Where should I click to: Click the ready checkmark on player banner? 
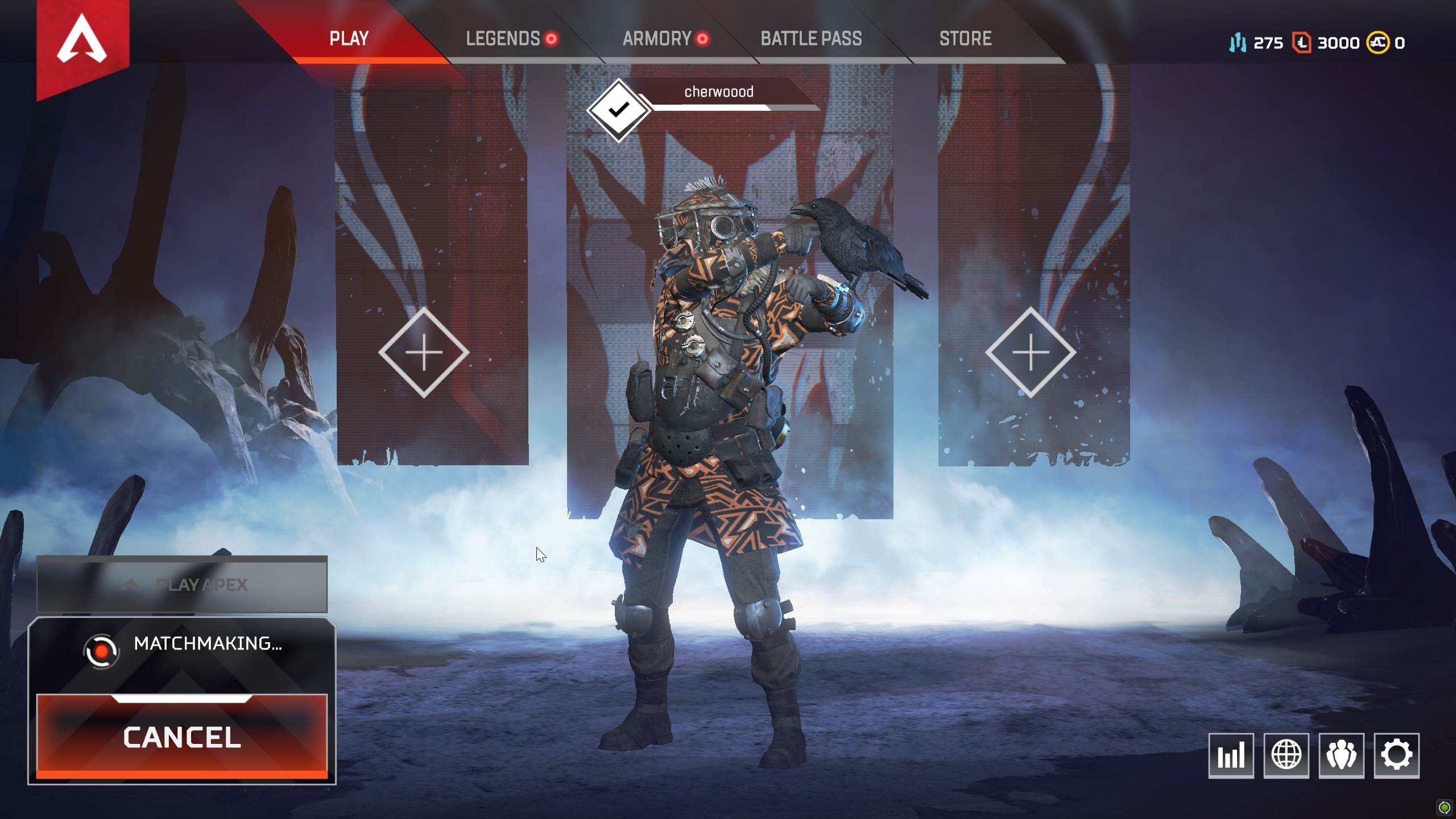618,109
